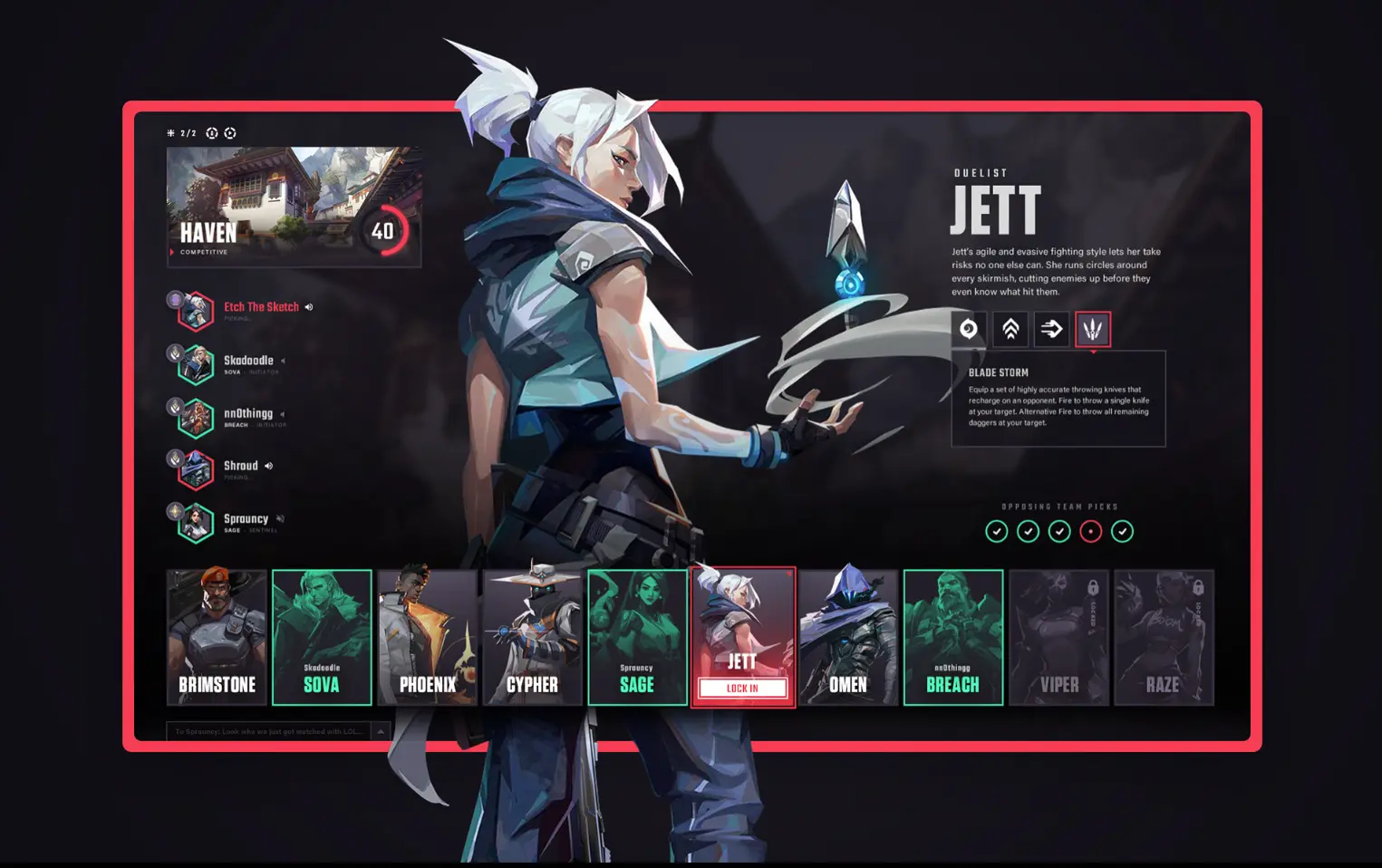
Task: Click the 40-second countdown timer ring
Action: coord(384,231)
